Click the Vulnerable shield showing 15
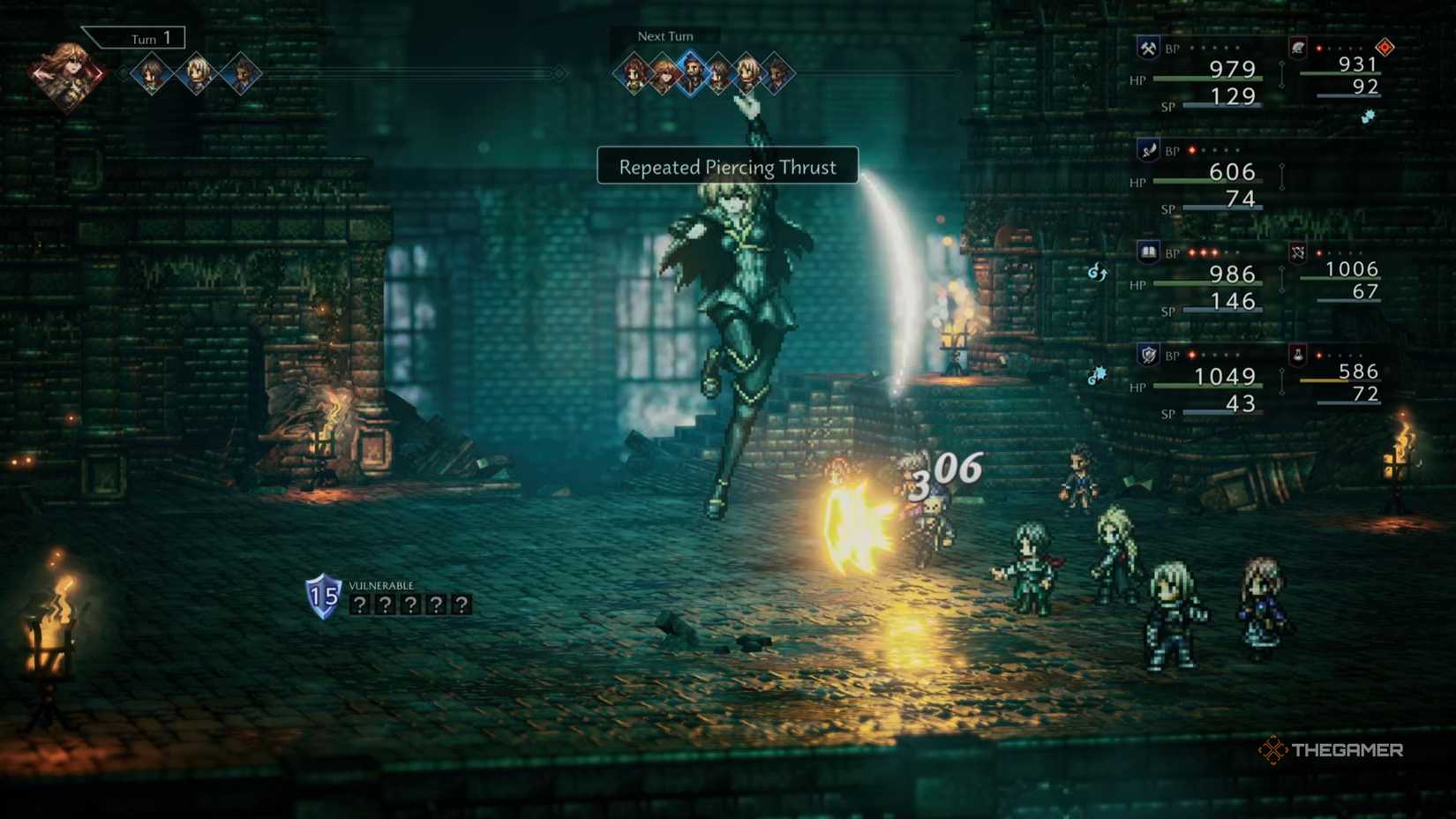 pyautogui.click(x=323, y=597)
